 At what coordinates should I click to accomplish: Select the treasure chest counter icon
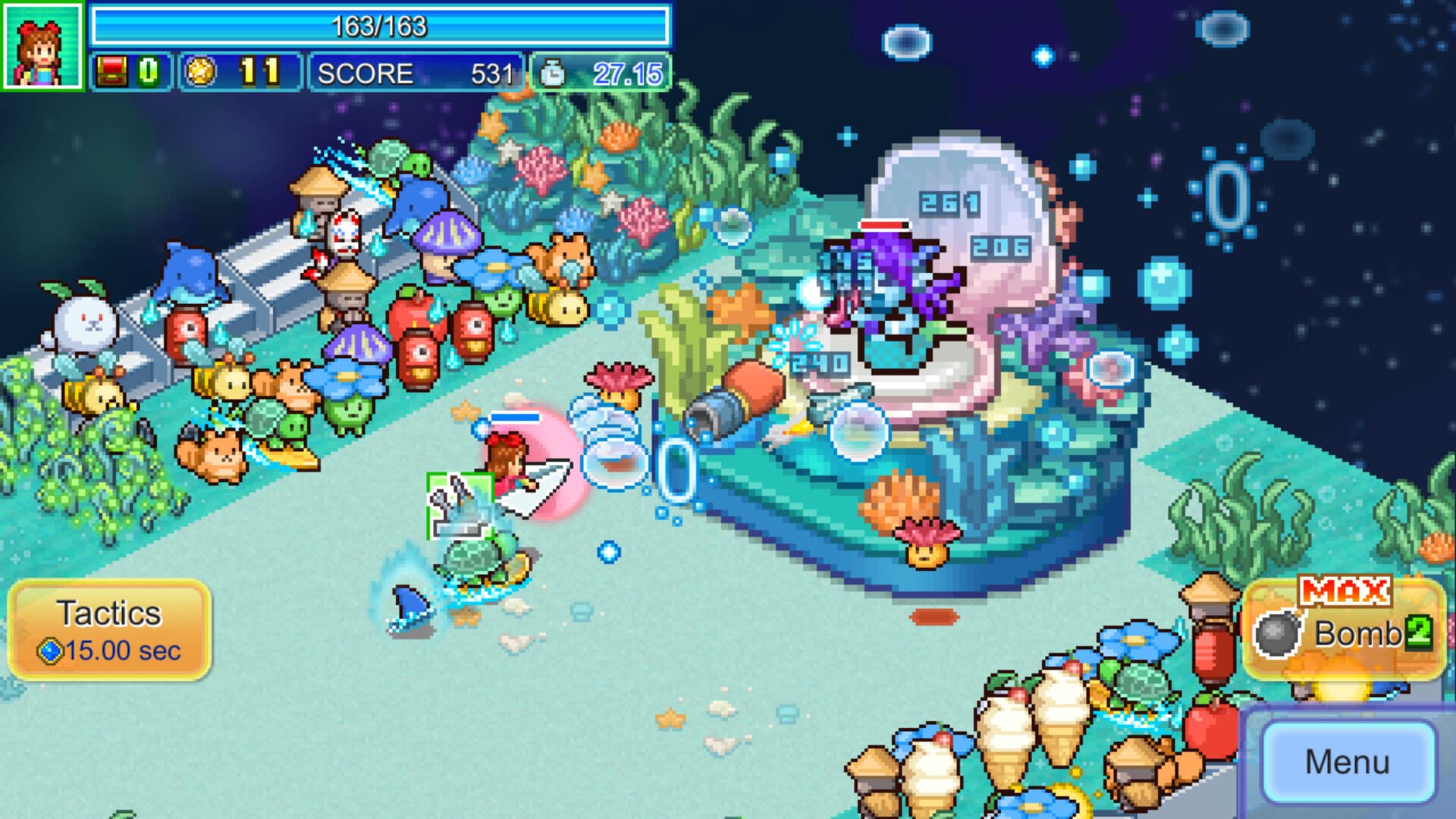(112, 72)
